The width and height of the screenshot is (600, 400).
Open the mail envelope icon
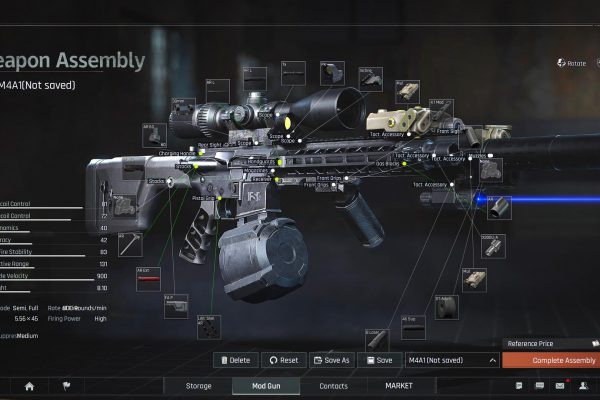560,385
